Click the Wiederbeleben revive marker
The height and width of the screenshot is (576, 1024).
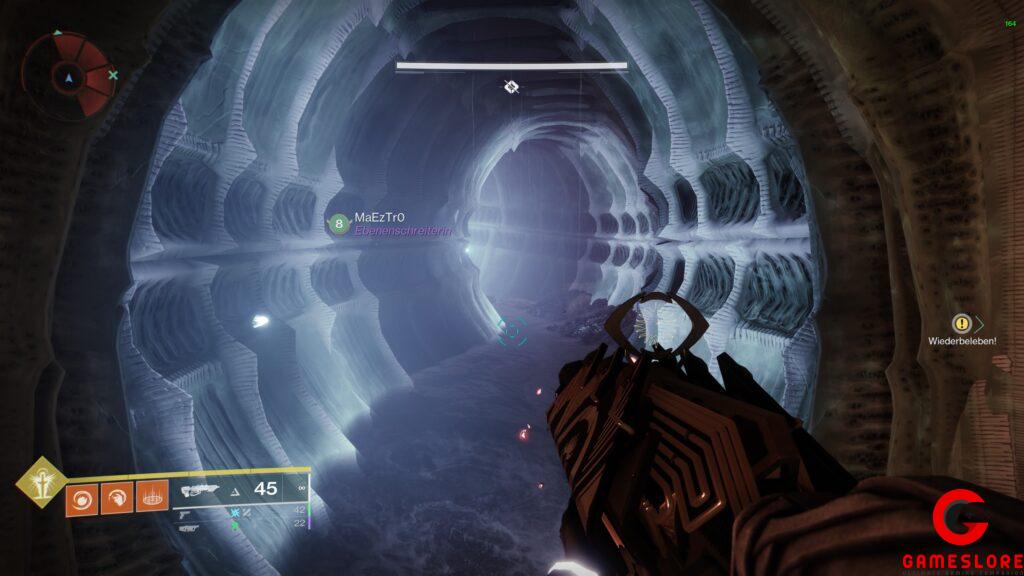coord(962,324)
